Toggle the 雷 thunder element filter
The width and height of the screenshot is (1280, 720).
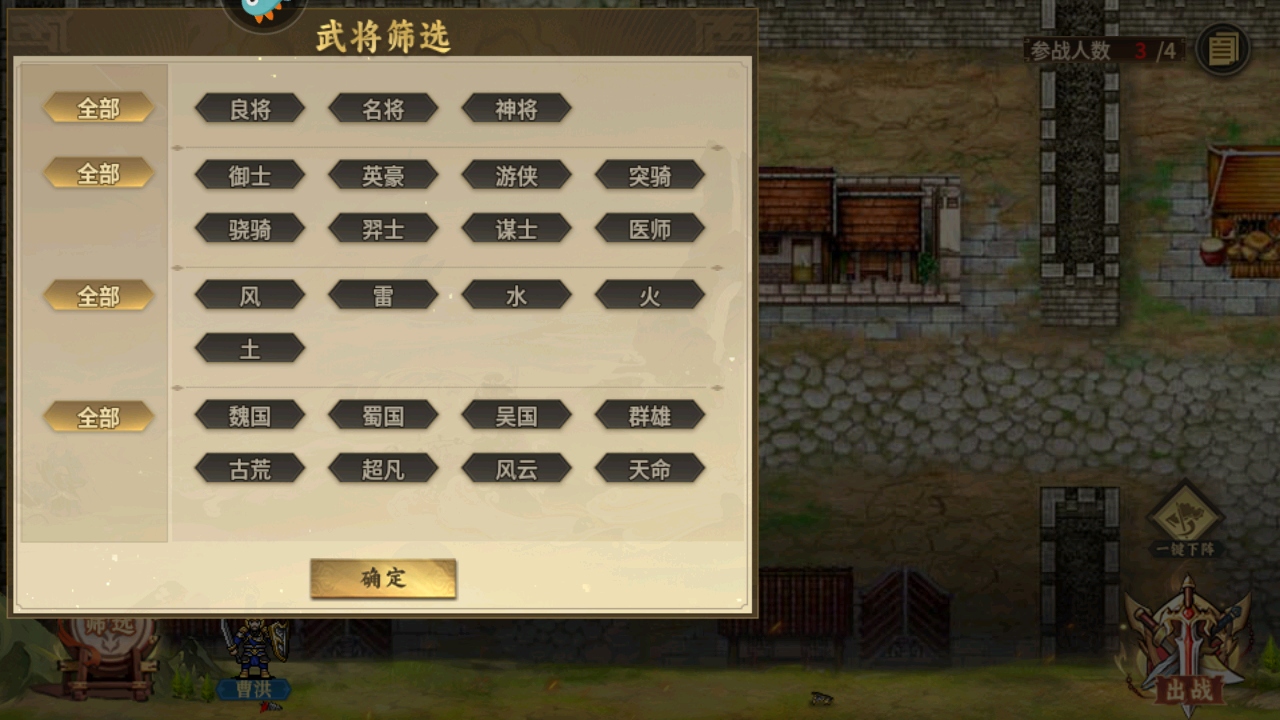pyautogui.click(x=383, y=294)
